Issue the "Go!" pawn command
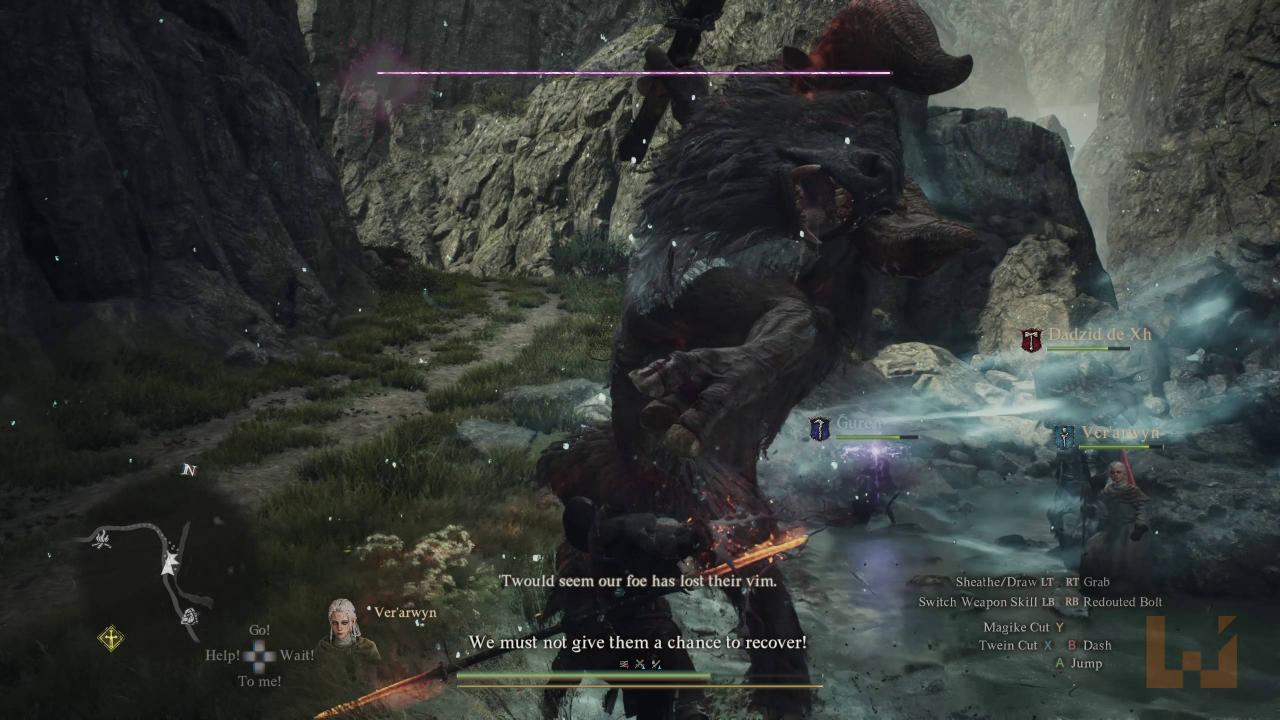Viewport: 1280px width, 720px height. 260,631
